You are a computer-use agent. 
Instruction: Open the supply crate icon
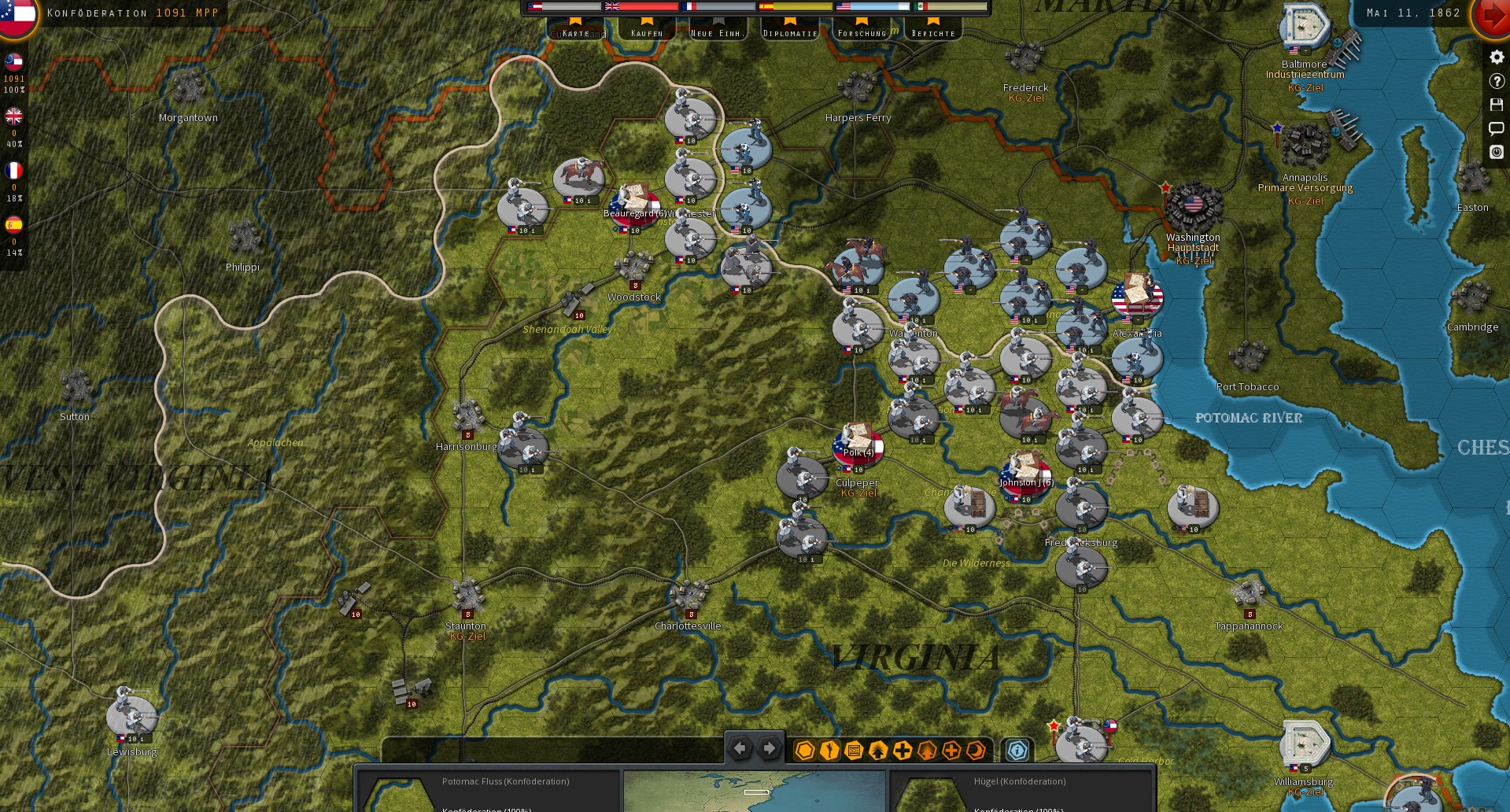coord(854,750)
